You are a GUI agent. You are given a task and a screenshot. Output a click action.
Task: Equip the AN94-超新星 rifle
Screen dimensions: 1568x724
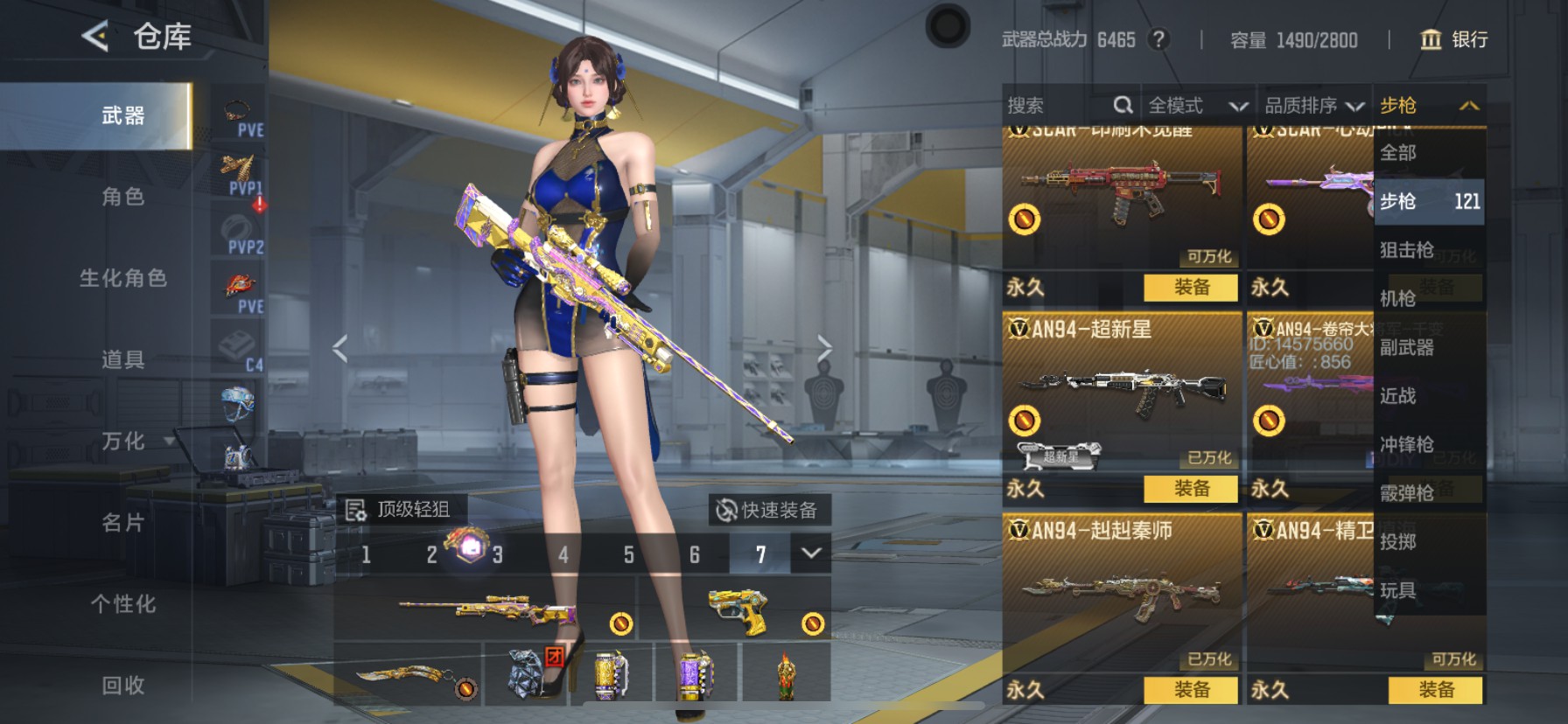pos(1191,488)
